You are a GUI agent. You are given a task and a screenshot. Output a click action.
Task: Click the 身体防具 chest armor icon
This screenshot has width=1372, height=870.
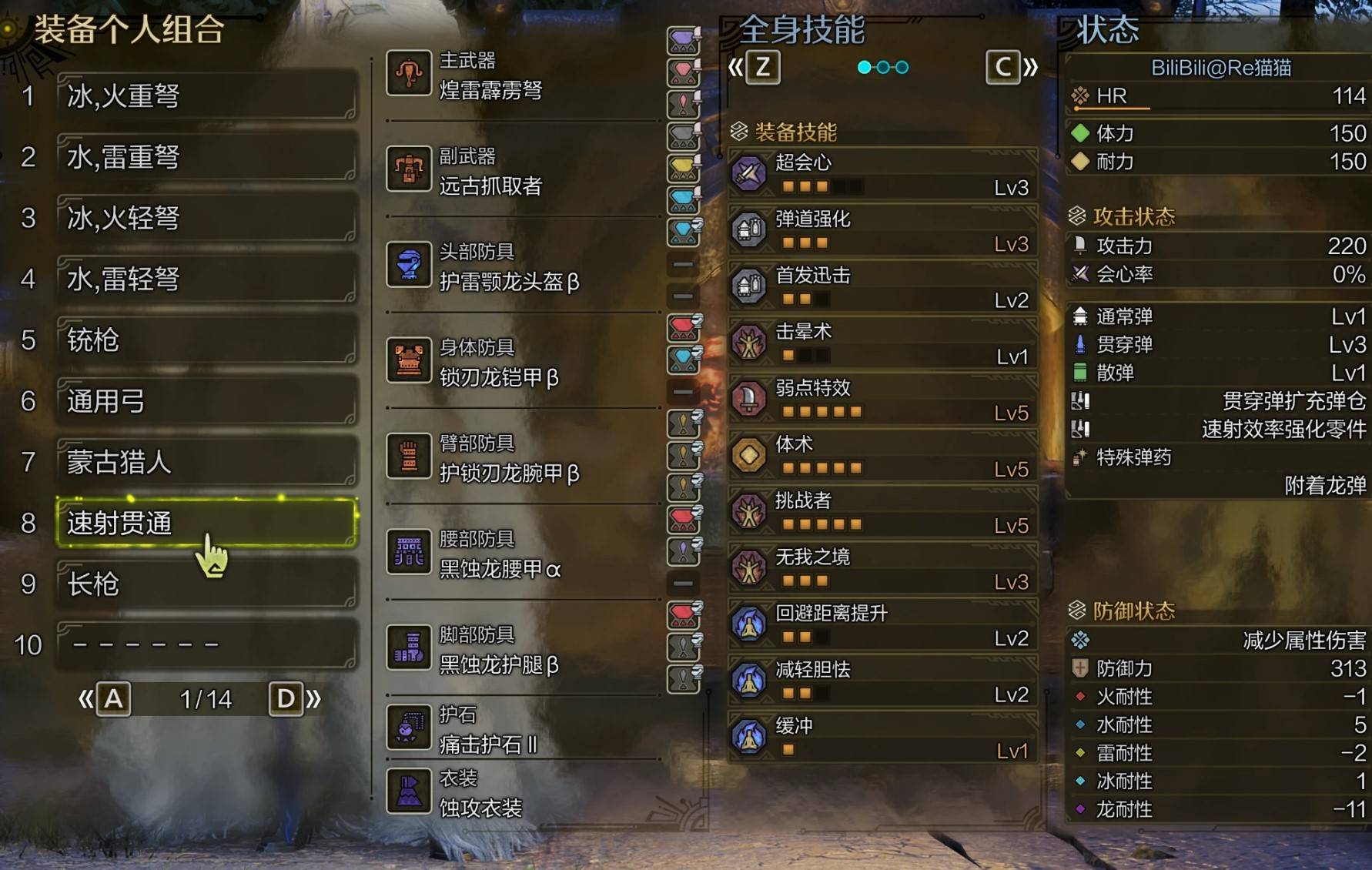tap(409, 360)
